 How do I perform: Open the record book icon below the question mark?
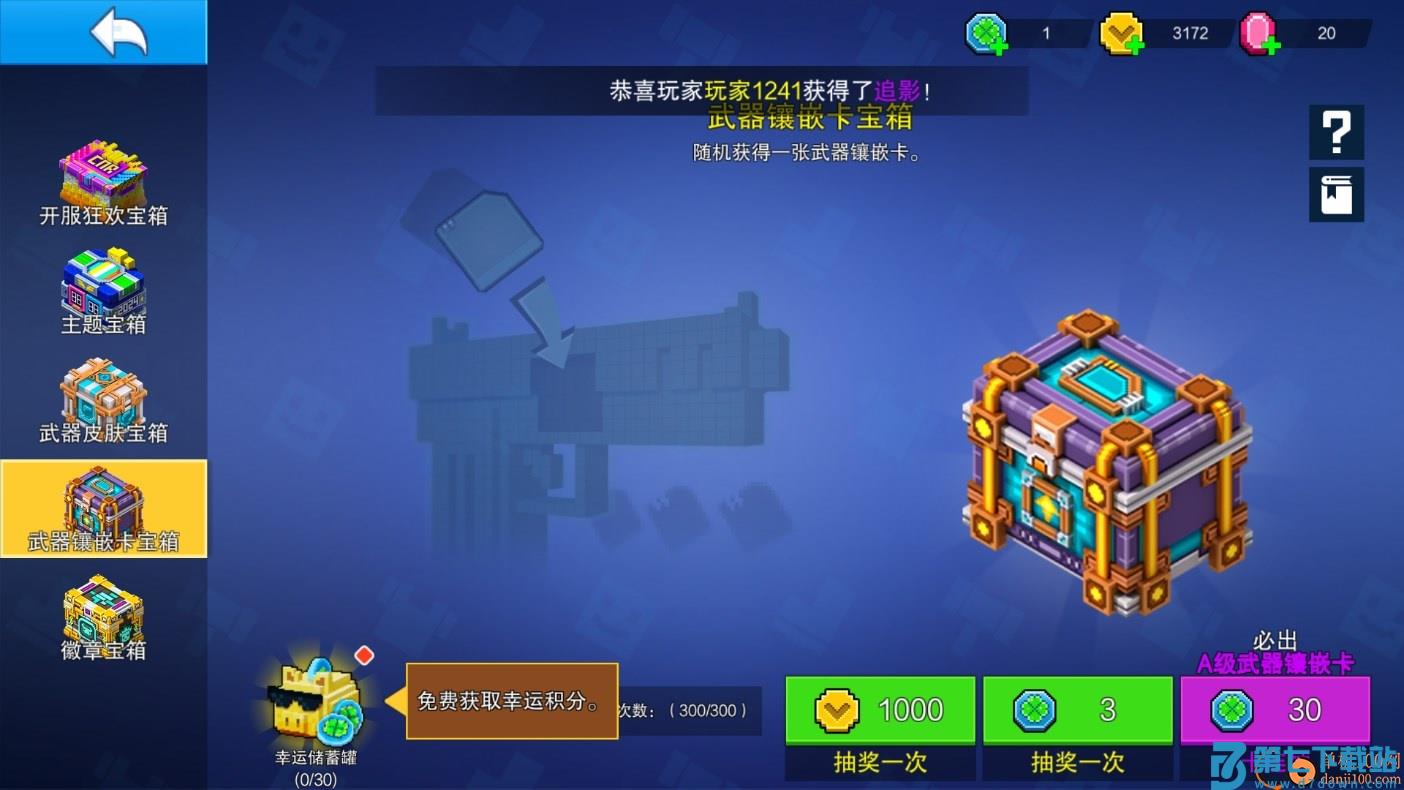[x=1336, y=194]
